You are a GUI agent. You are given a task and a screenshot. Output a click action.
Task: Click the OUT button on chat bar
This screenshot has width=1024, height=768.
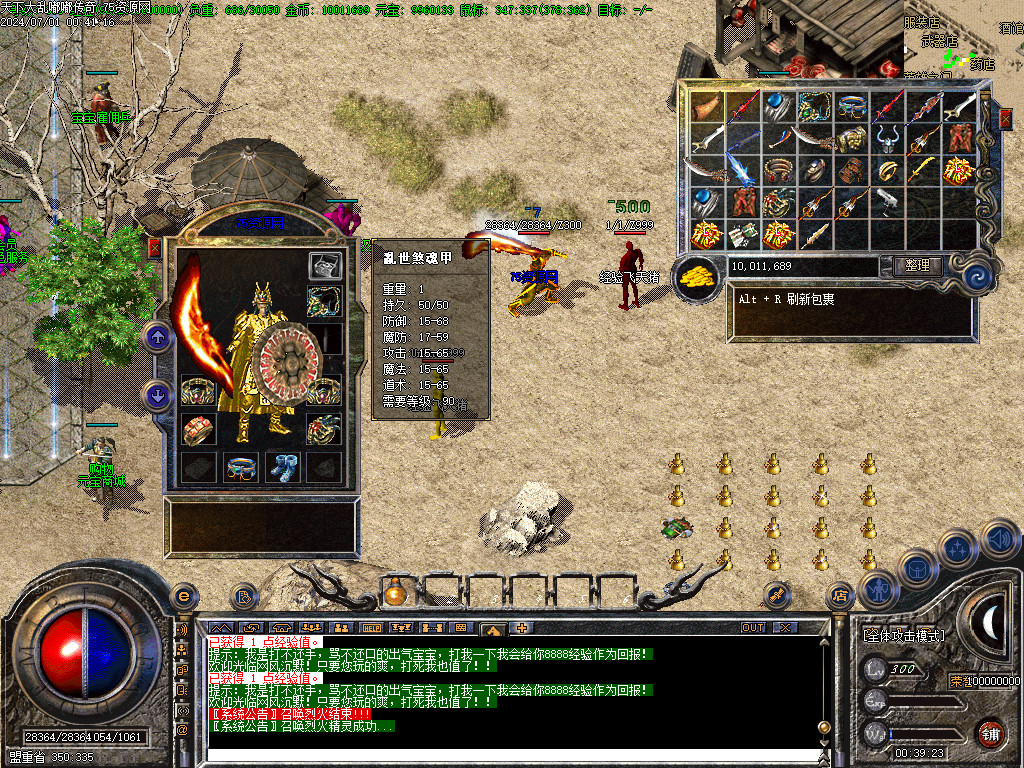[x=752, y=628]
